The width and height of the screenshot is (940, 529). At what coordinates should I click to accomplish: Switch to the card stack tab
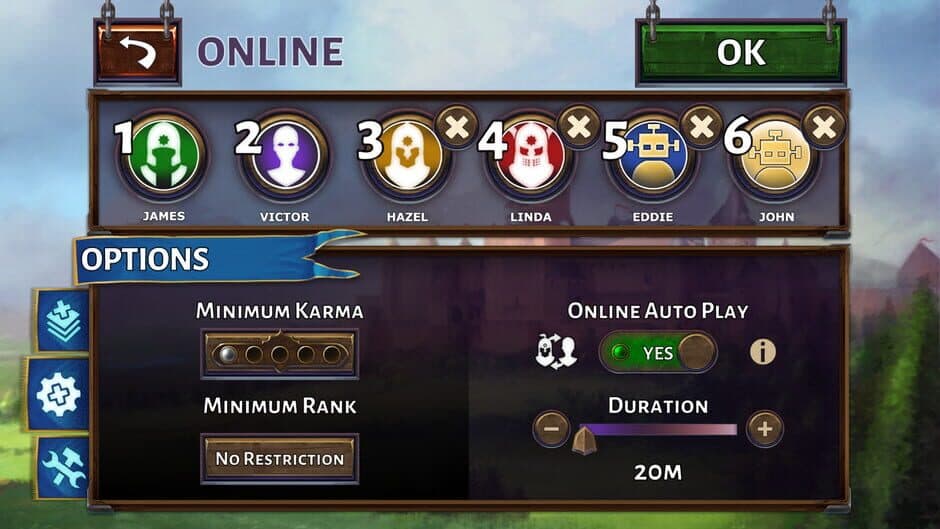pyautogui.click(x=62, y=321)
